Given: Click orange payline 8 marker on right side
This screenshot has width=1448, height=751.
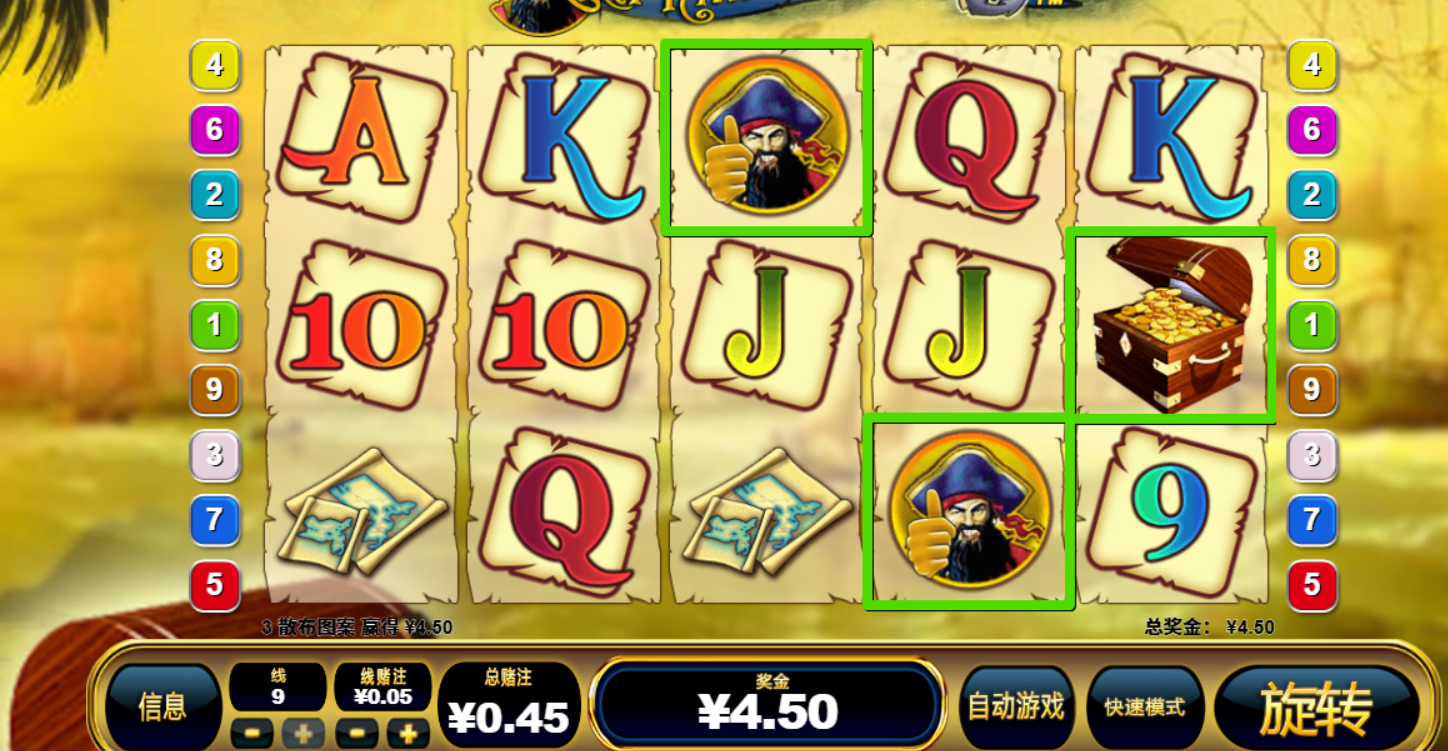Looking at the screenshot, I should click(x=1311, y=260).
